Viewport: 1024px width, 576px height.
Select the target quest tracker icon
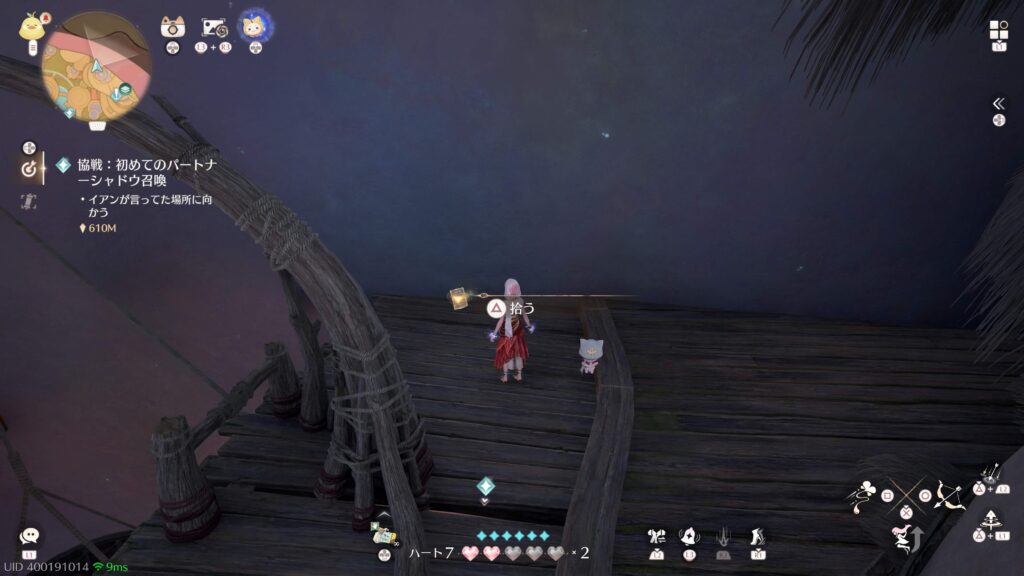pyautogui.click(x=29, y=169)
